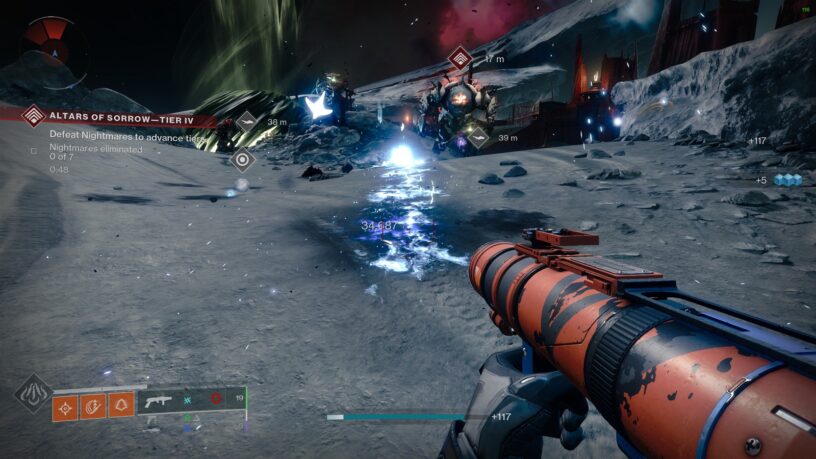The width and height of the screenshot is (816, 459).
Task: Activate the orange flaming hand melee ability
Action: [93, 406]
